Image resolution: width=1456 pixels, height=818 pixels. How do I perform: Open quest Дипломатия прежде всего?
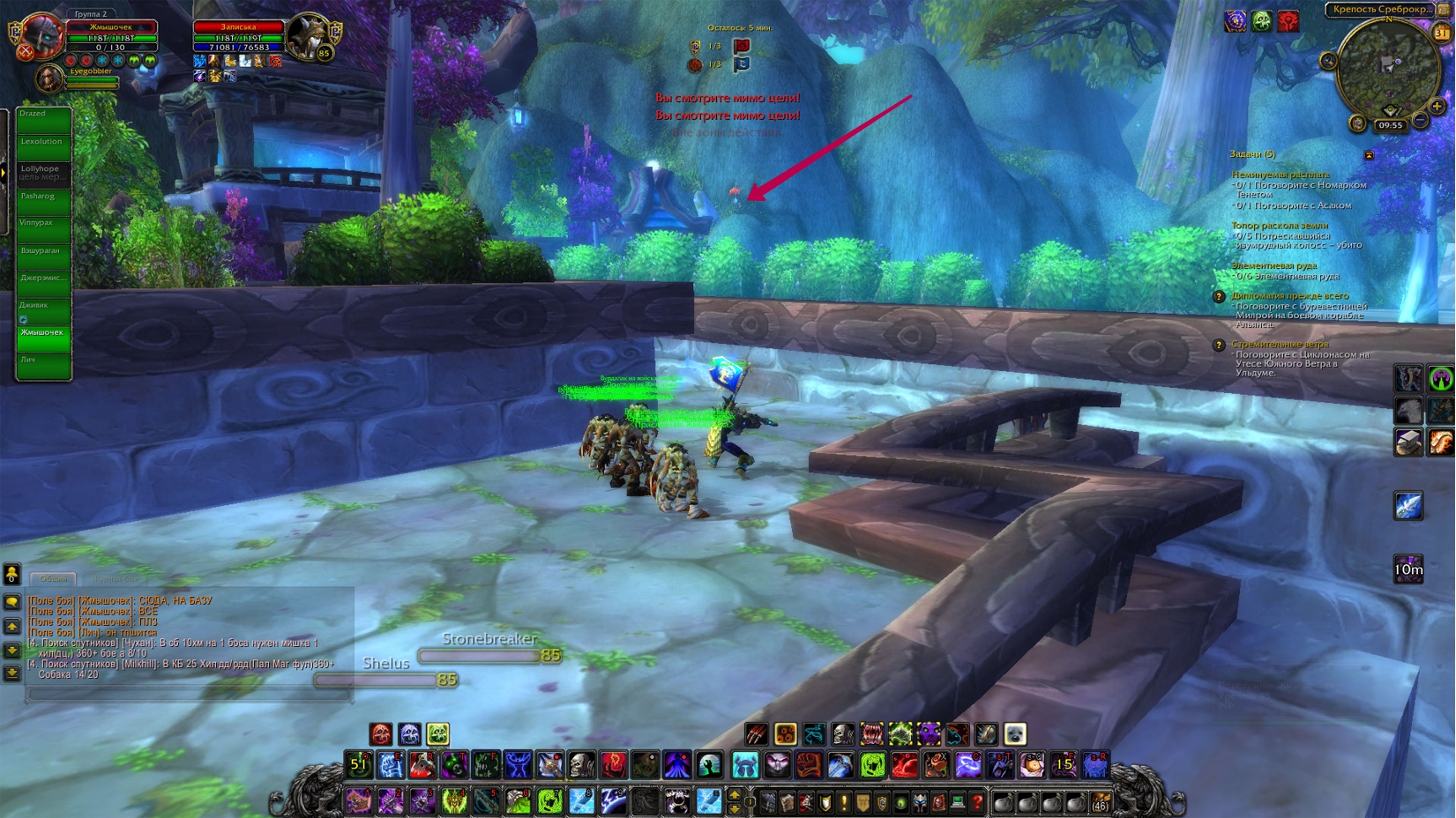click(1289, 296)
